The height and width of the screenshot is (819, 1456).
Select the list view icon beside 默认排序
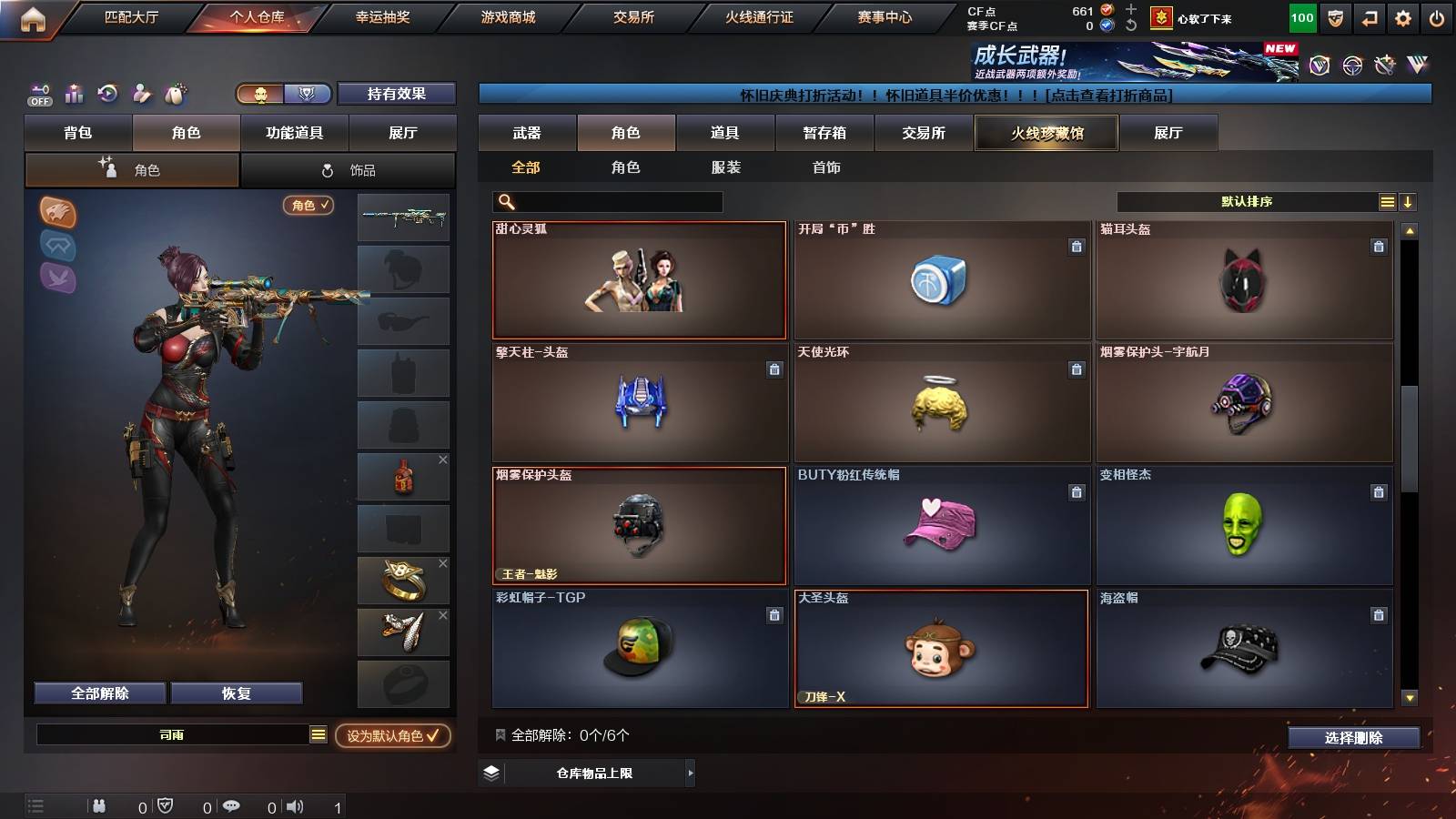pos(1386,200)
